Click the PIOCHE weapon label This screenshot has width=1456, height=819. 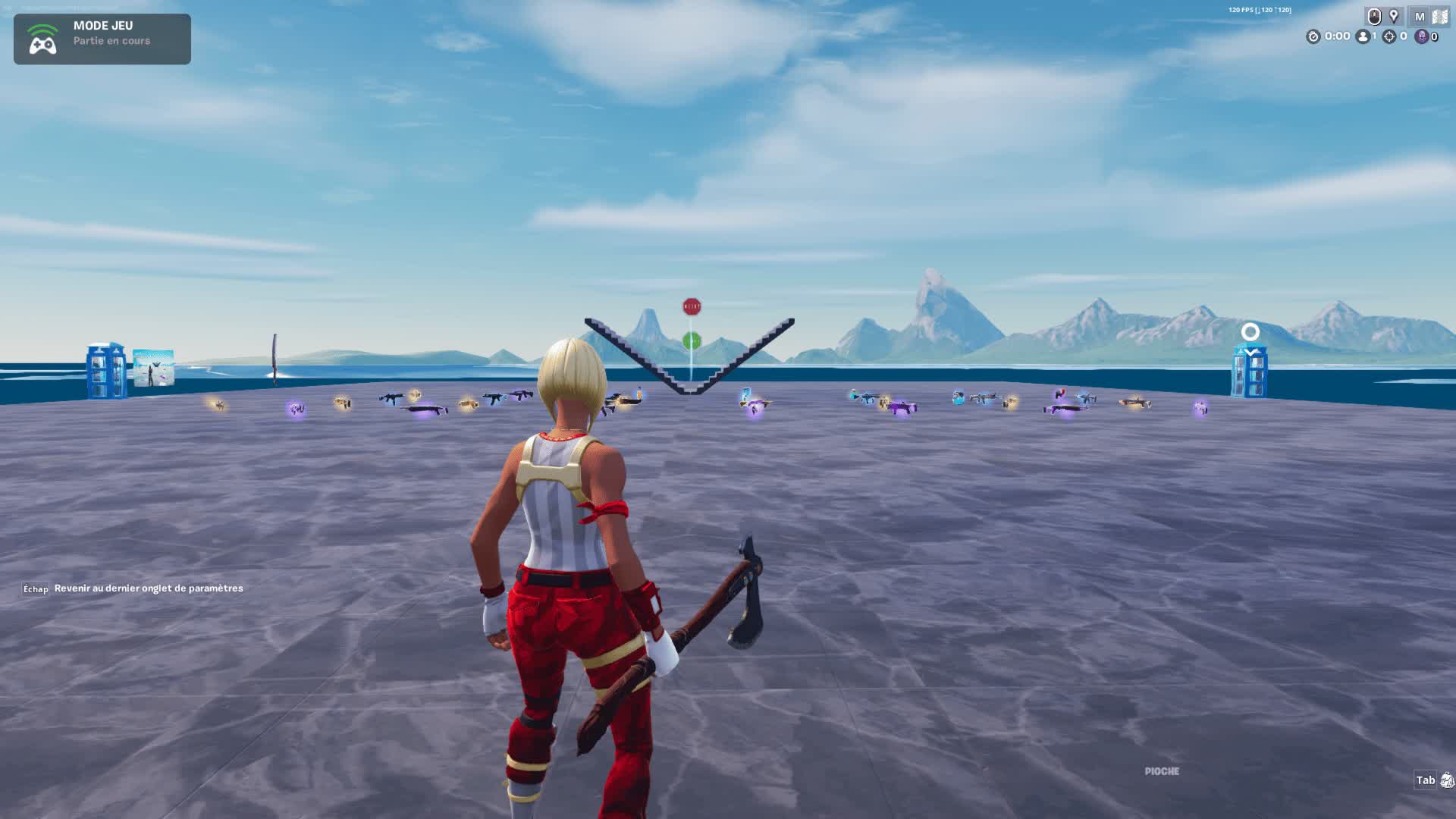[x=1160, y=770]
